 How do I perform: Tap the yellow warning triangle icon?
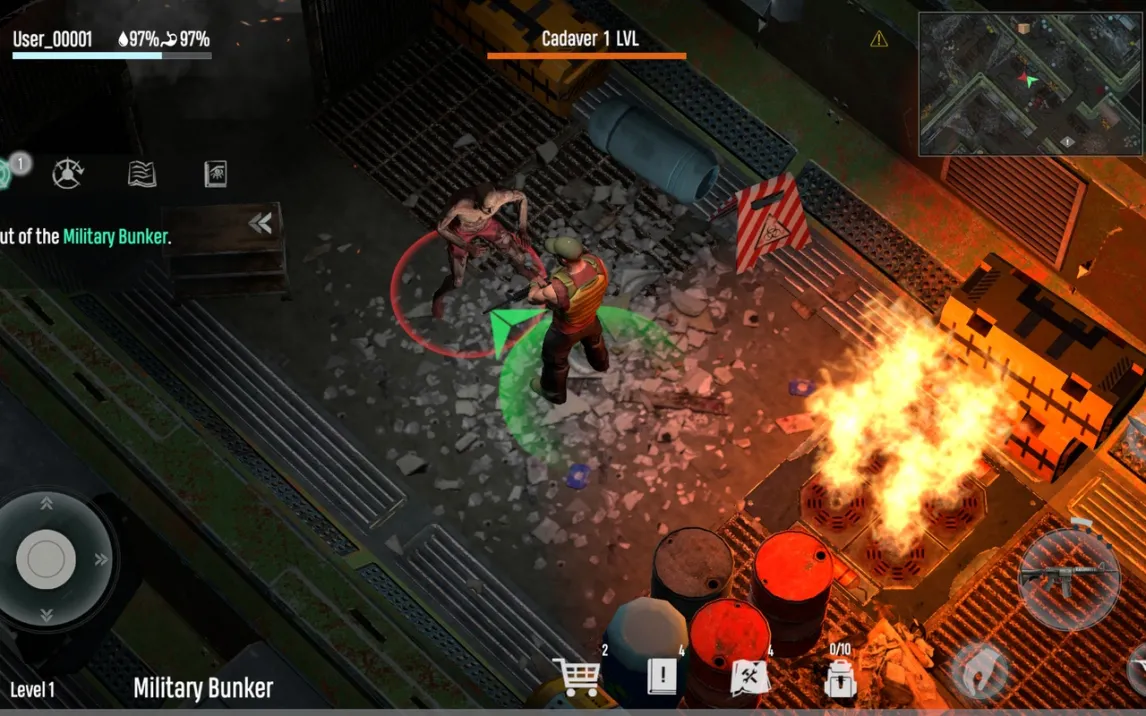[x=879, y=39]
